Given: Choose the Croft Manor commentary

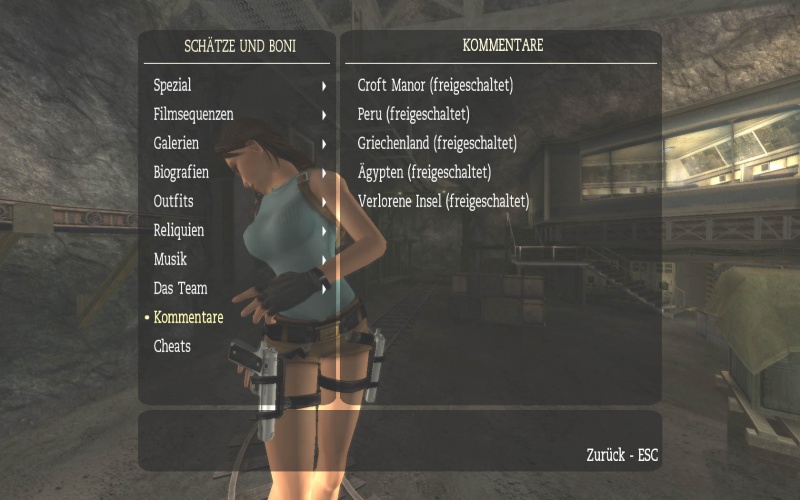Looking at the screenshot, I should click(435, 86).
